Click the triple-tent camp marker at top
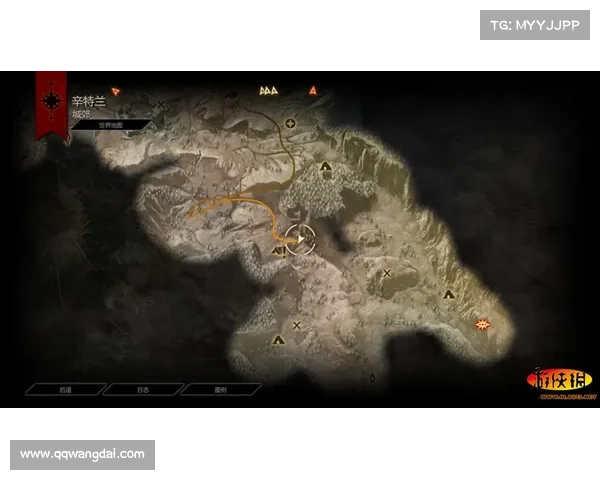This screenshot has width=600, height=480. point(268,90)
